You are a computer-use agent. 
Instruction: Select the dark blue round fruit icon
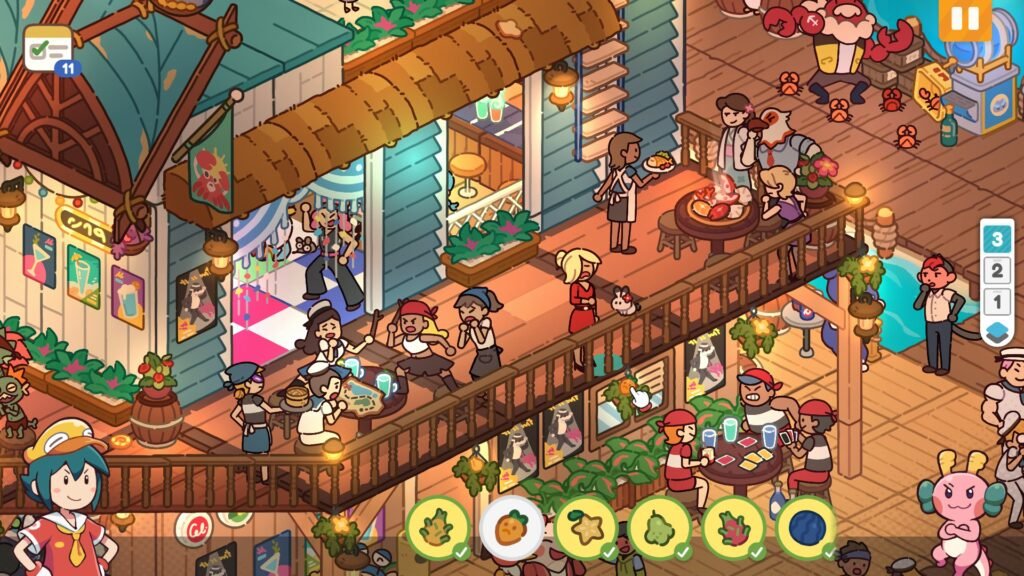(x=806, y=526)
